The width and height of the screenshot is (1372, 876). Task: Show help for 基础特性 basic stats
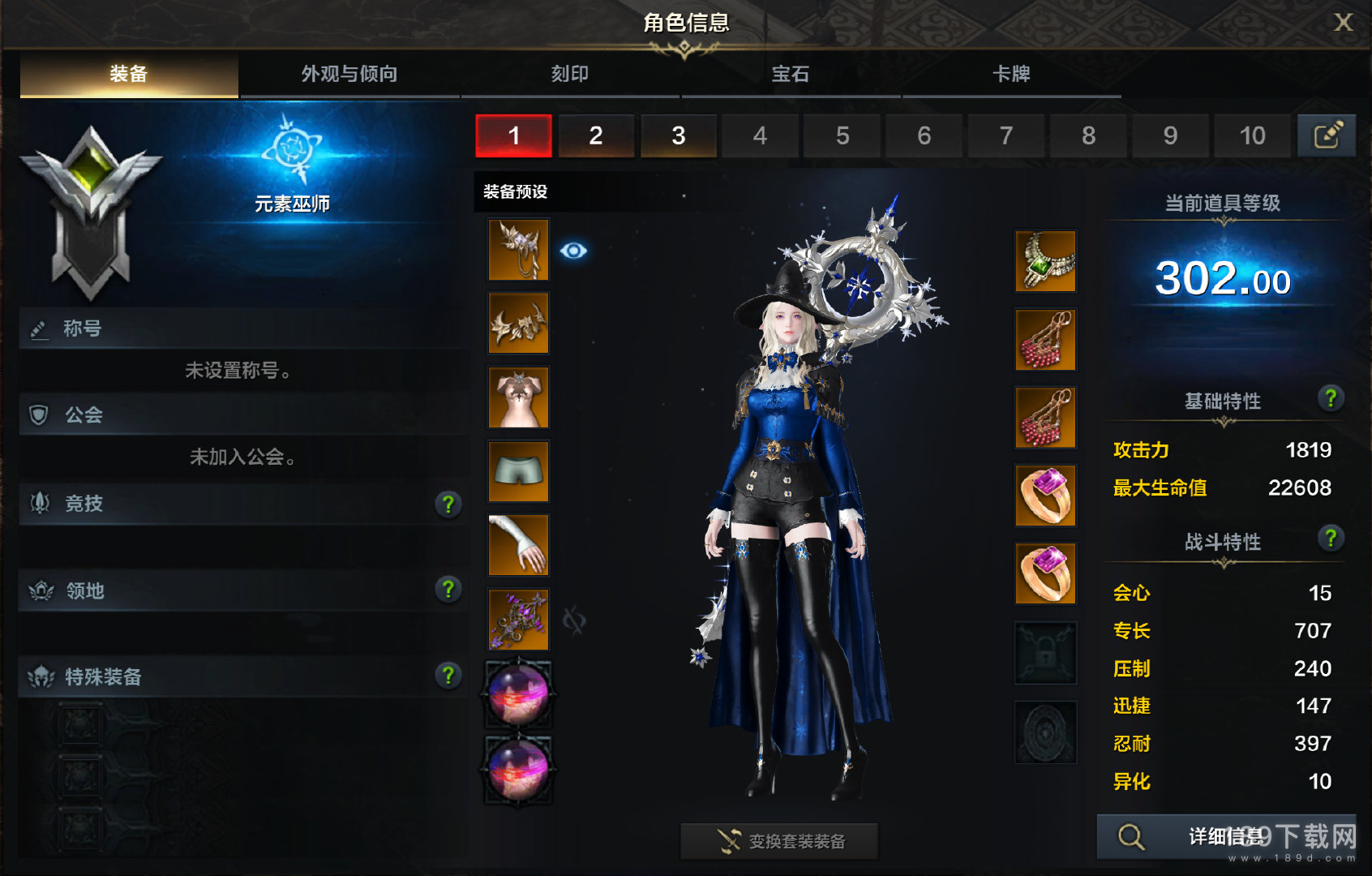[1330, 398]
